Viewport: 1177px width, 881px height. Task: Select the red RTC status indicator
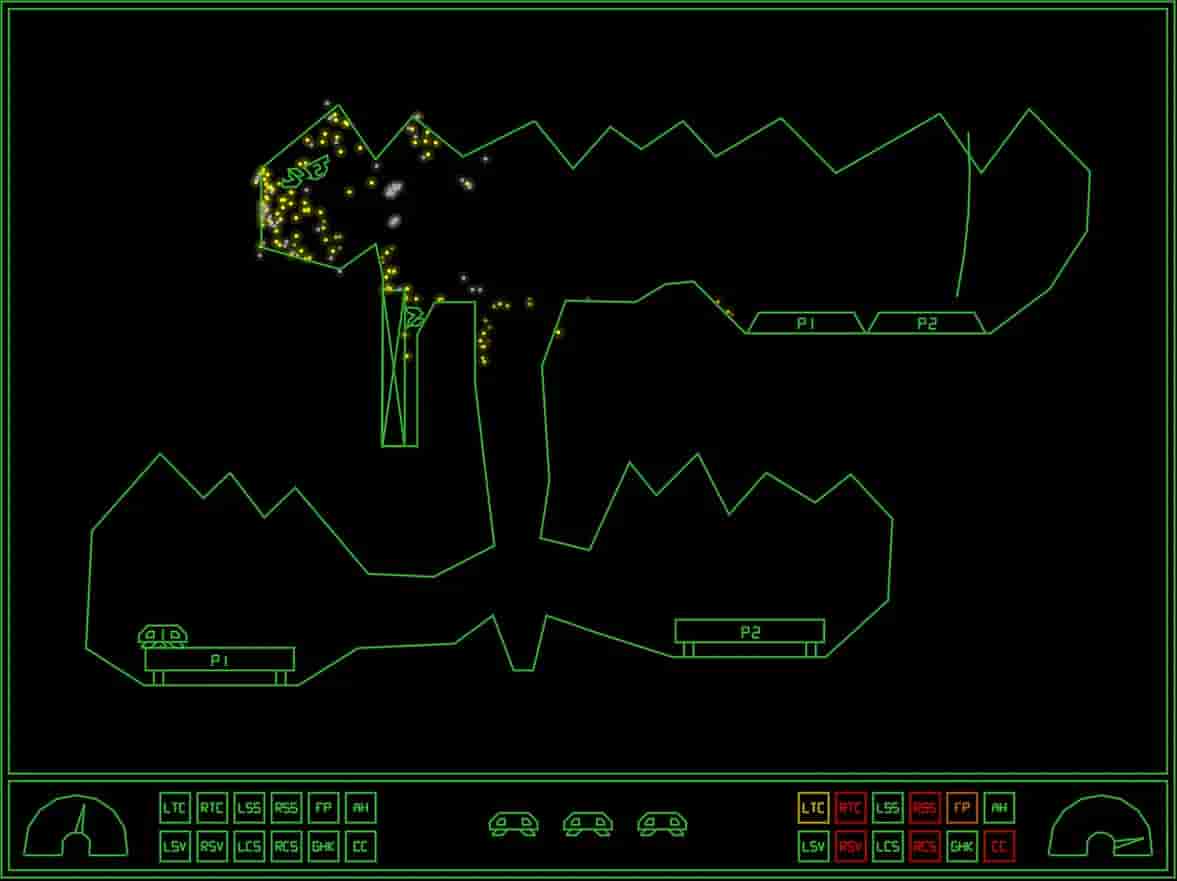coord(850,808)
